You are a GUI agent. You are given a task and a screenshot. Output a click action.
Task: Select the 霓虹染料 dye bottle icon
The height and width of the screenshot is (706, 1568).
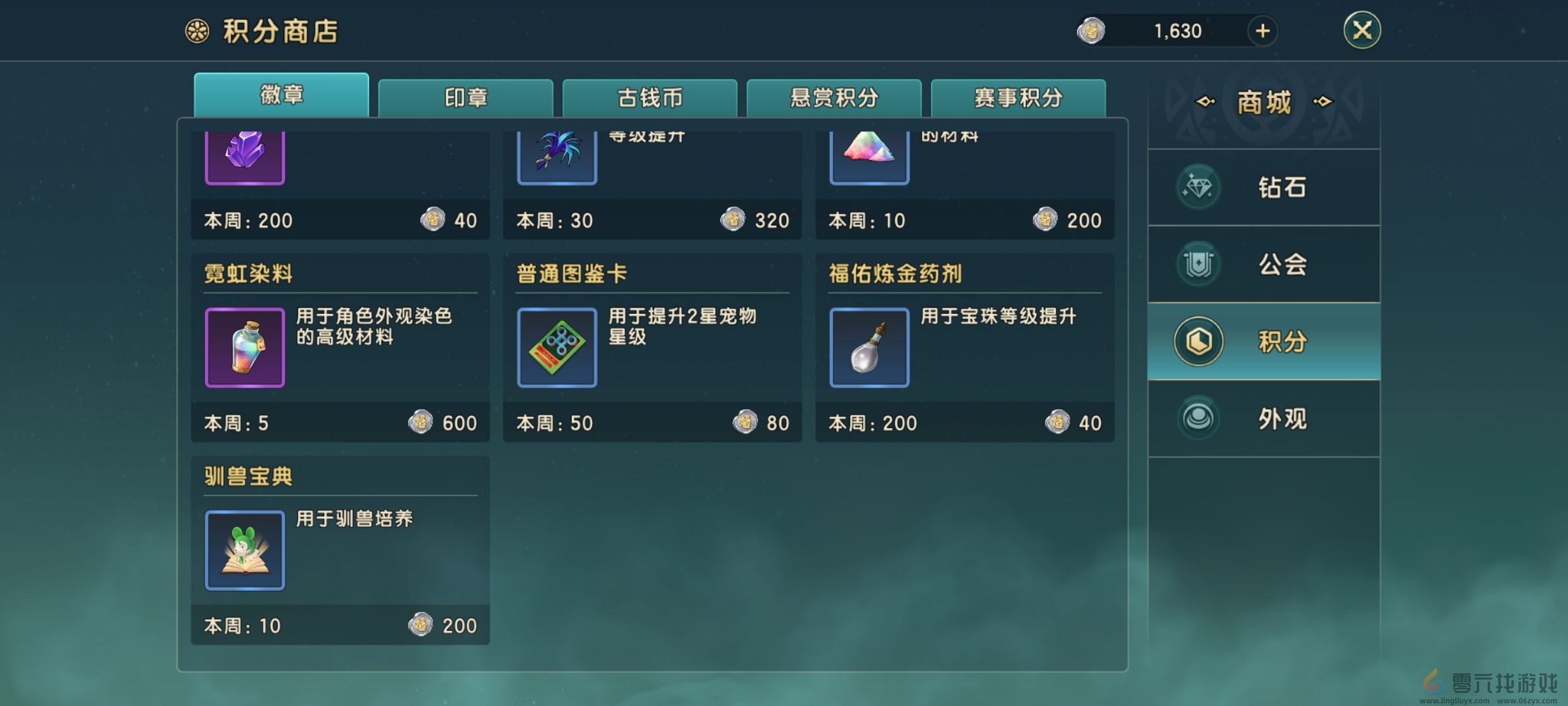pyautogui.click(x=245, y=347)
